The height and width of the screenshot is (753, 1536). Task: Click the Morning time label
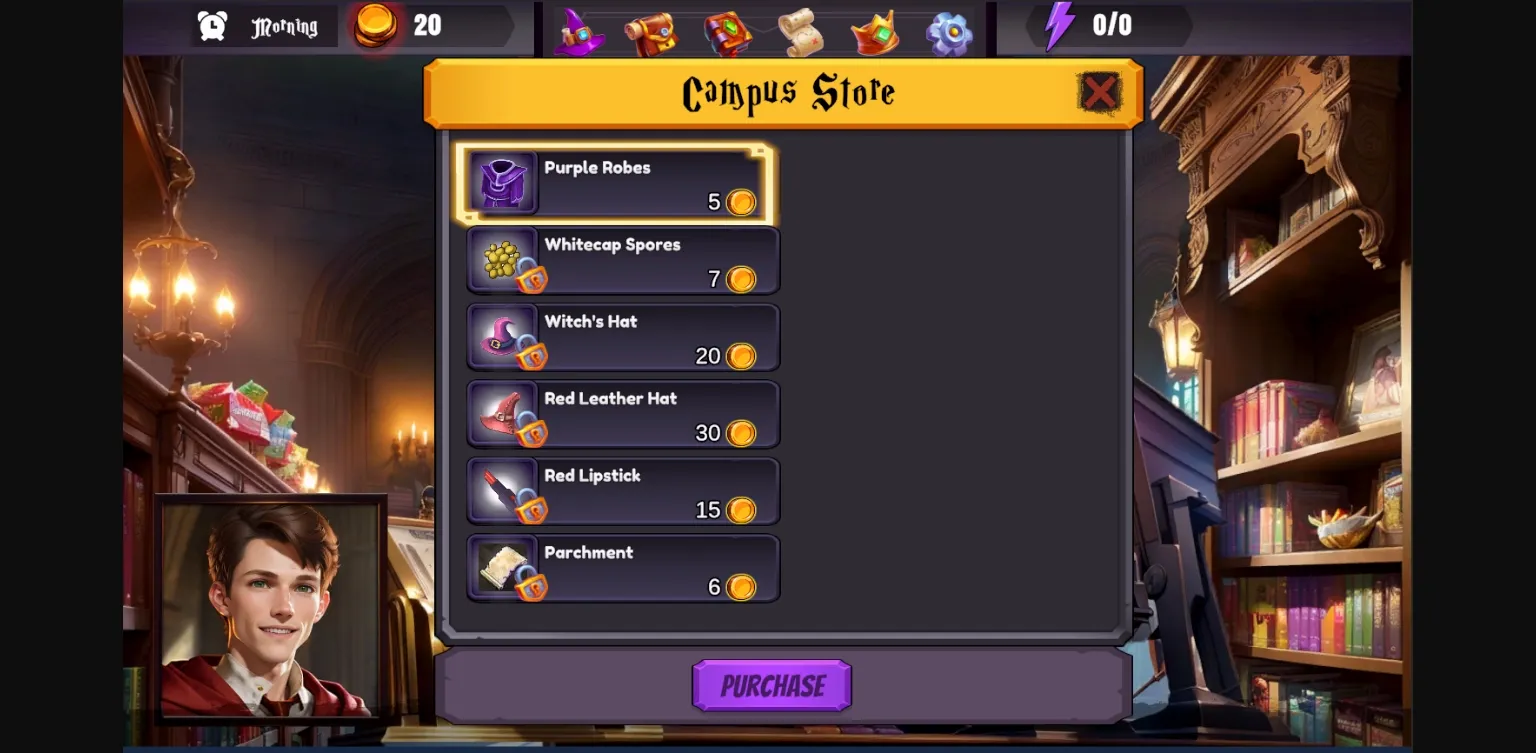point(283,26)
